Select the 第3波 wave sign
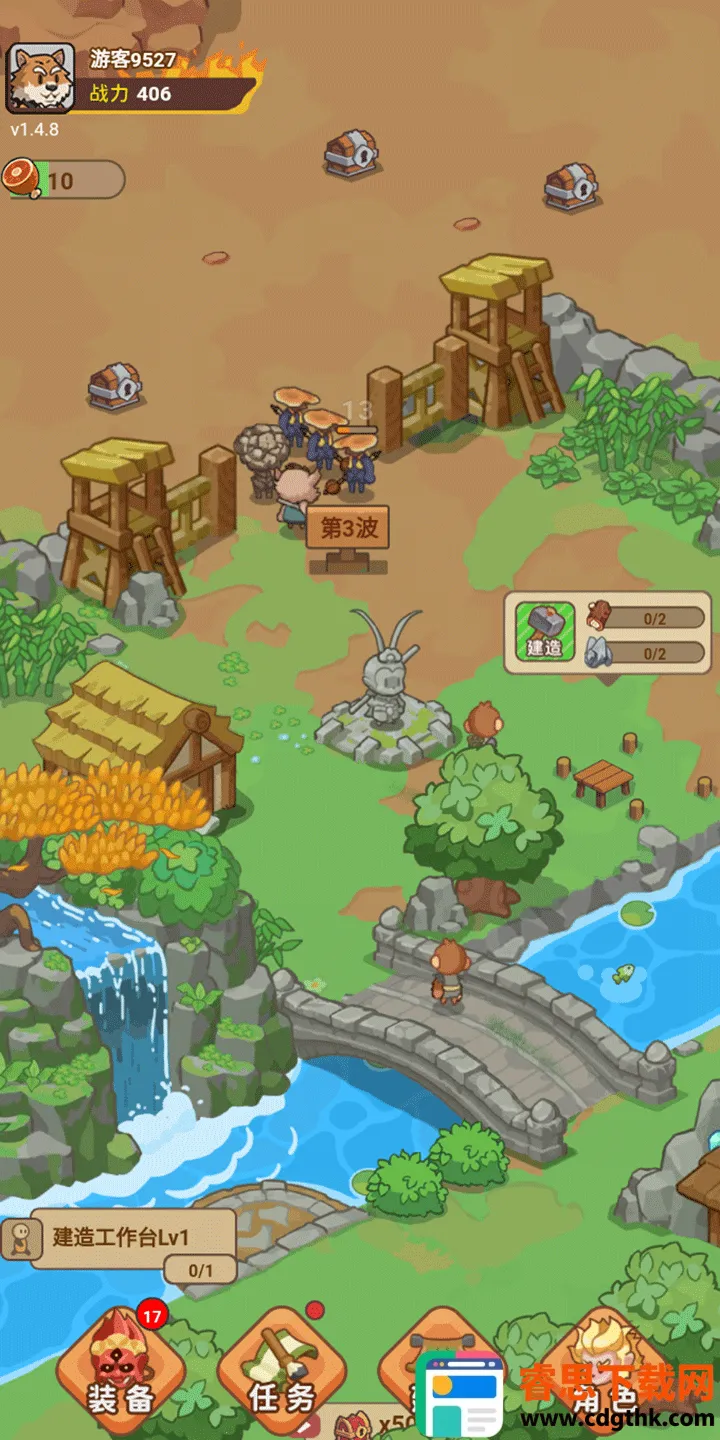The image size is (720, 1440). (347, 529)
